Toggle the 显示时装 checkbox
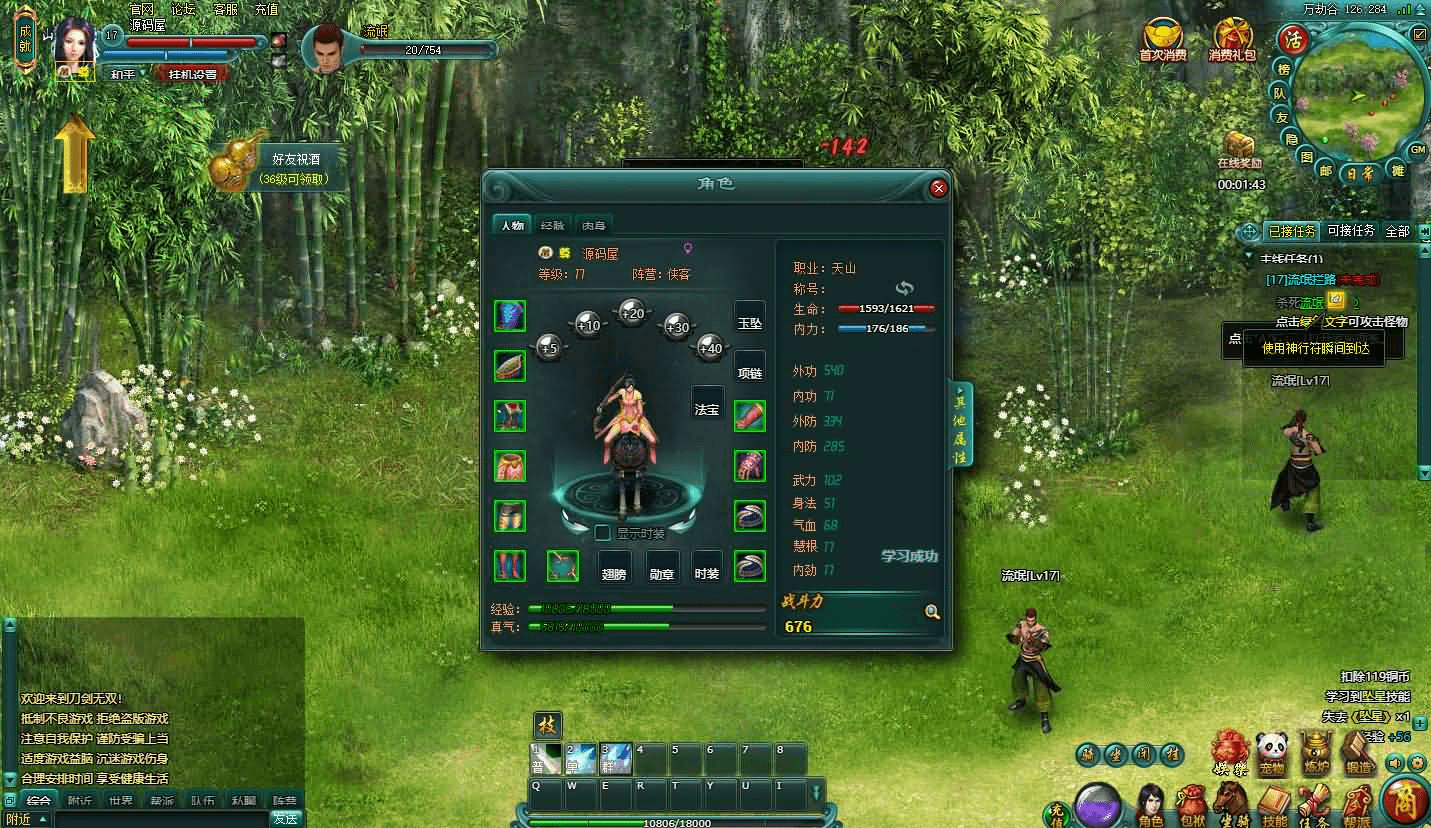The image size is (1431, 828). pos(603,533)
